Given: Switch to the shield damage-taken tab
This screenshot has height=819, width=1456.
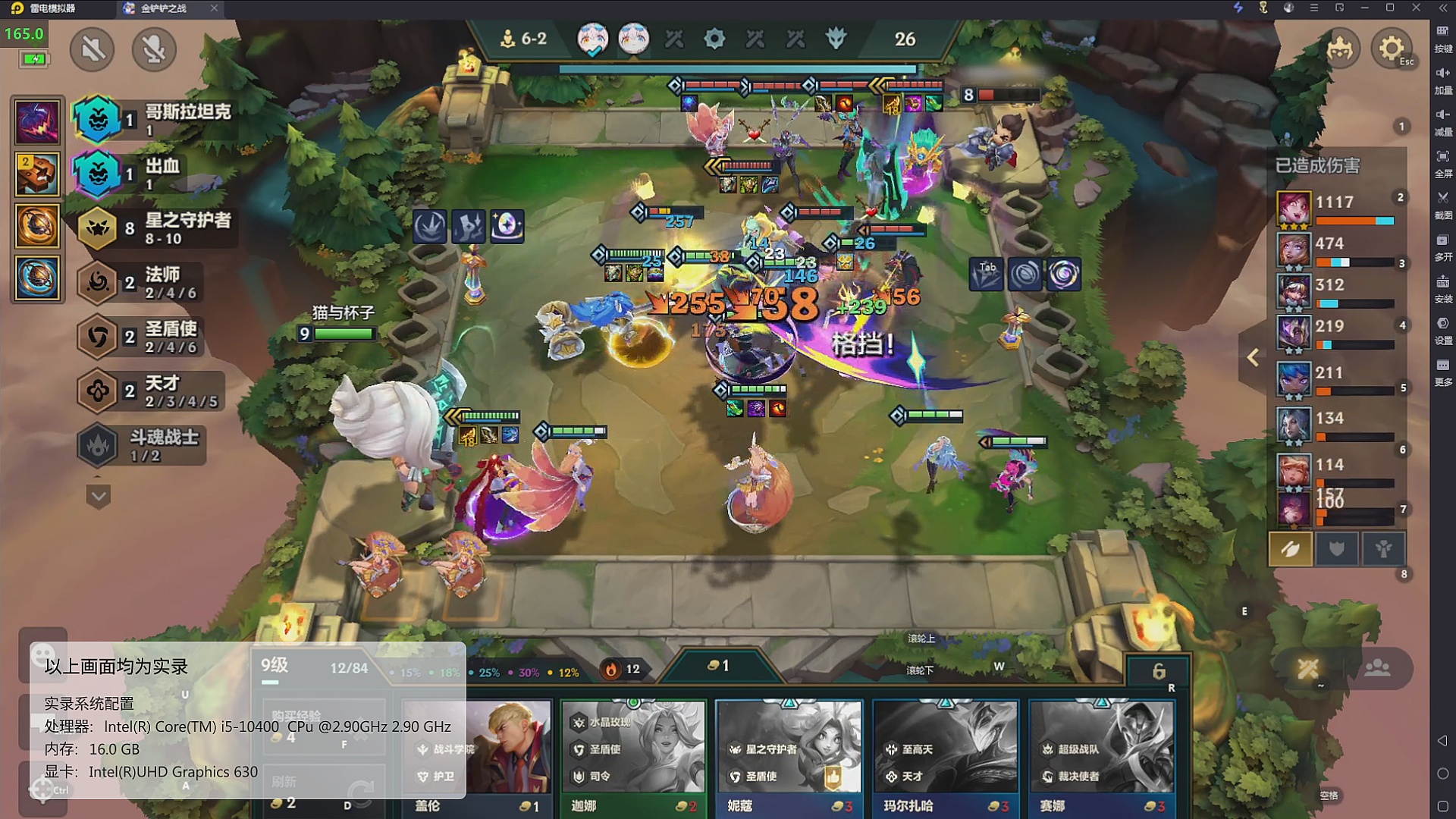Looking at the screenshot, I should click(x=1337, y=548).
